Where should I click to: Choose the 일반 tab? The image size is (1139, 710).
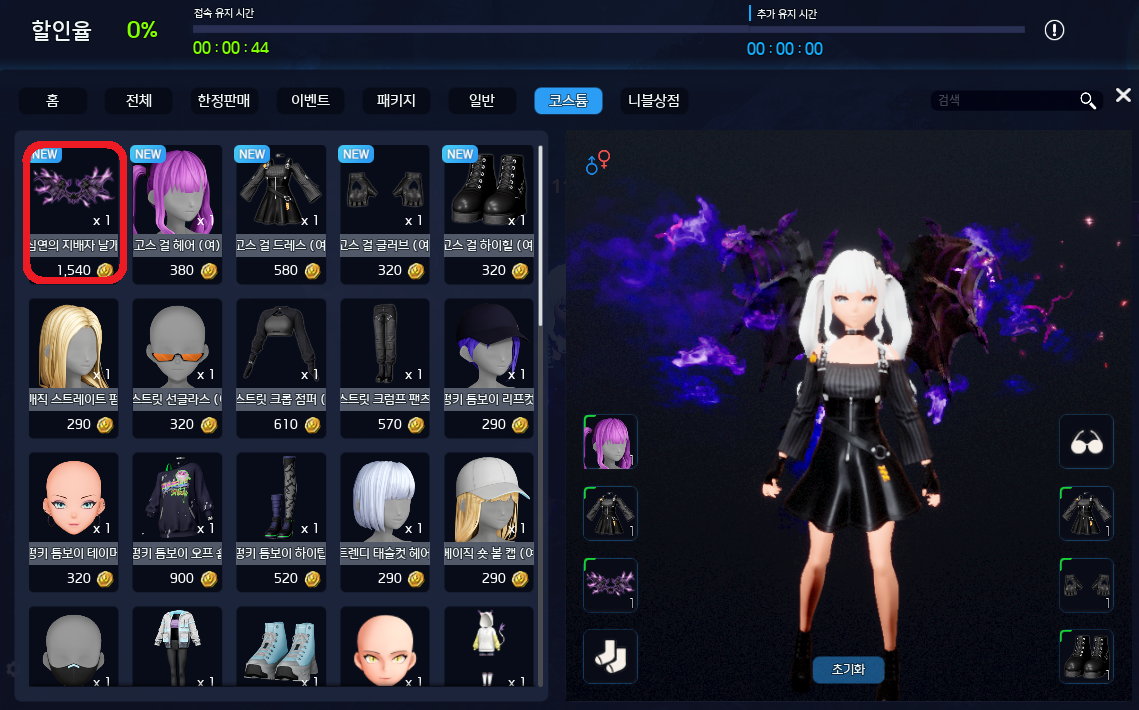click(x=482, y=101)
